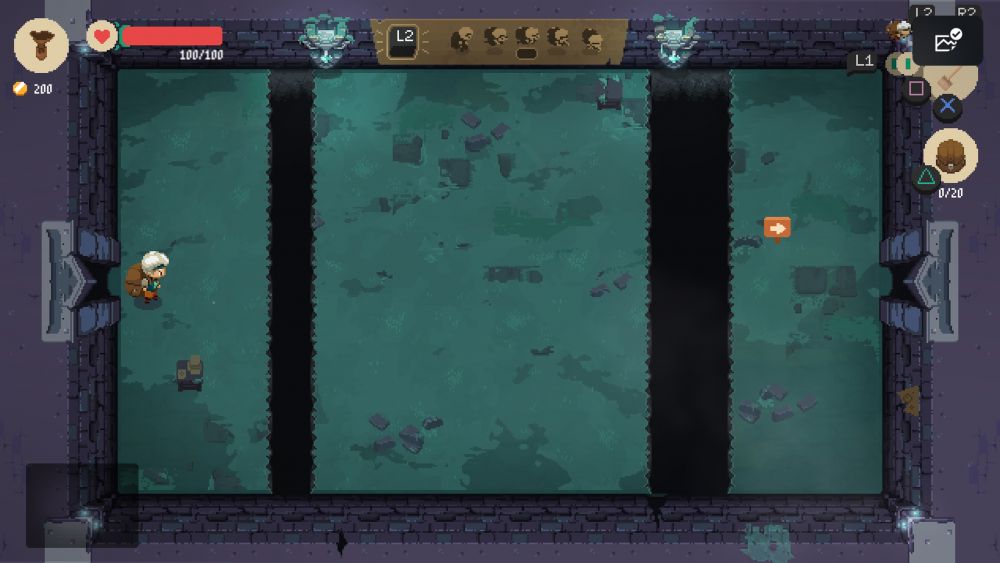1000x563 pixels.
Task: Open the screenshot capture overlay button
Action: click(946, 42)
